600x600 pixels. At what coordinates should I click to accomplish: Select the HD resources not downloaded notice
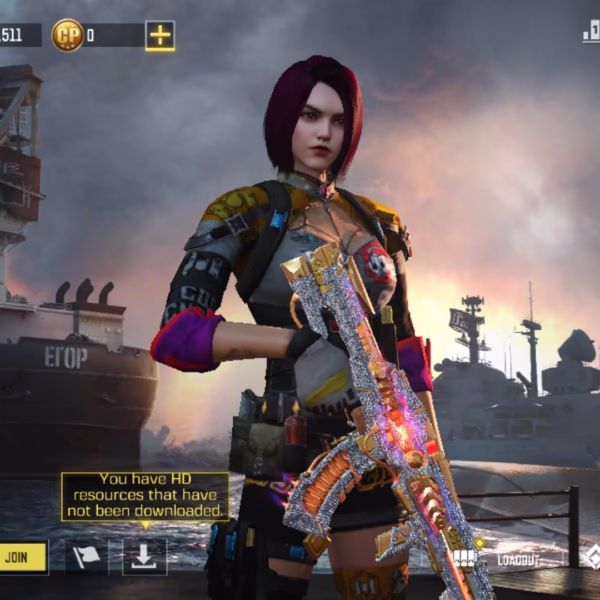(x=145, y=496)
